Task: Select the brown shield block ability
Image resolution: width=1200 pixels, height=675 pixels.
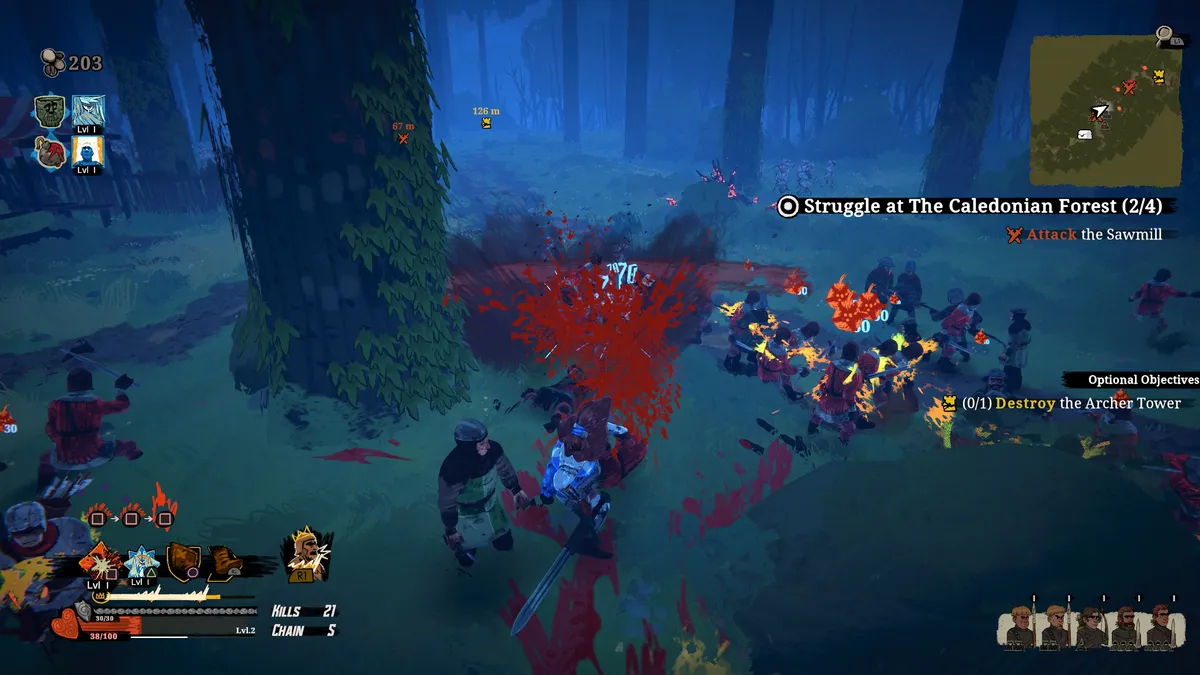Action: (x=183, y=562)
